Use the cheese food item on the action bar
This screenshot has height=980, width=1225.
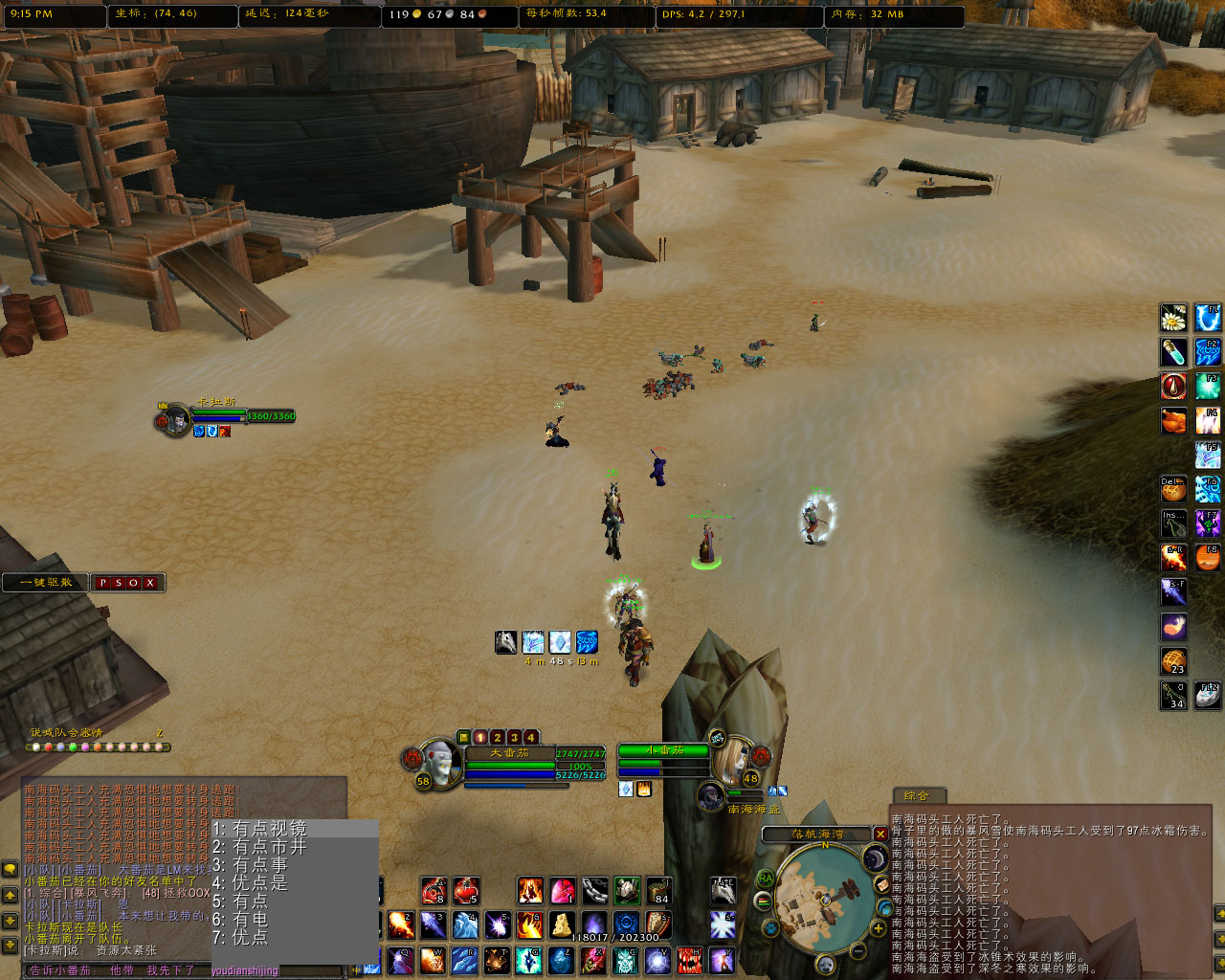pyautogui.click(x=561, y=925)
